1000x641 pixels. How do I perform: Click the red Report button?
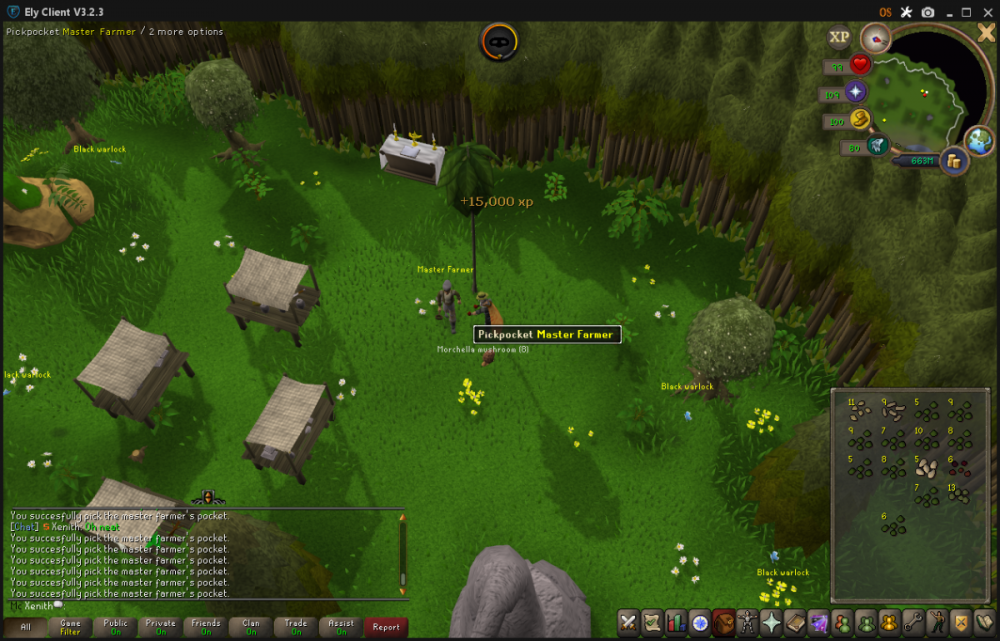point(386,627)
